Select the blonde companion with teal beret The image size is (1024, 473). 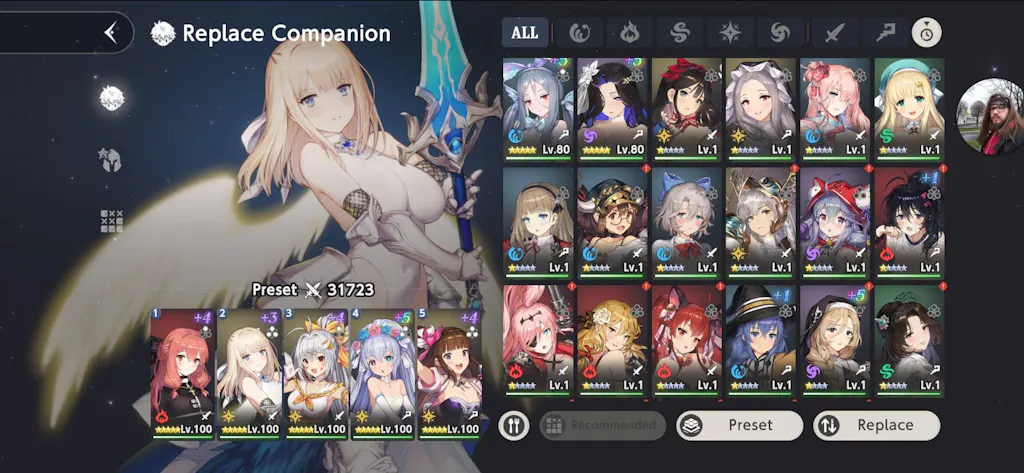coord(909,107)
